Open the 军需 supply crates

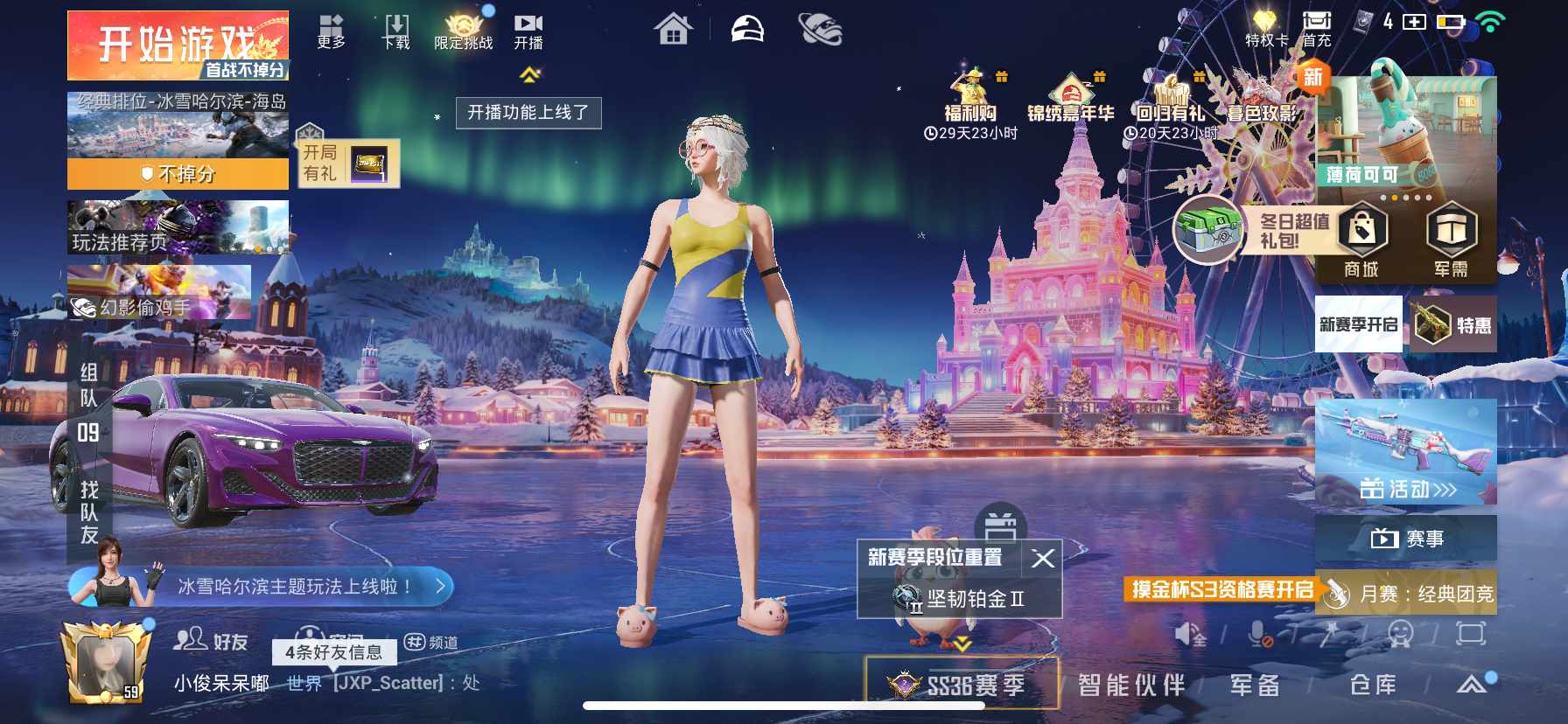(1451, 240)
